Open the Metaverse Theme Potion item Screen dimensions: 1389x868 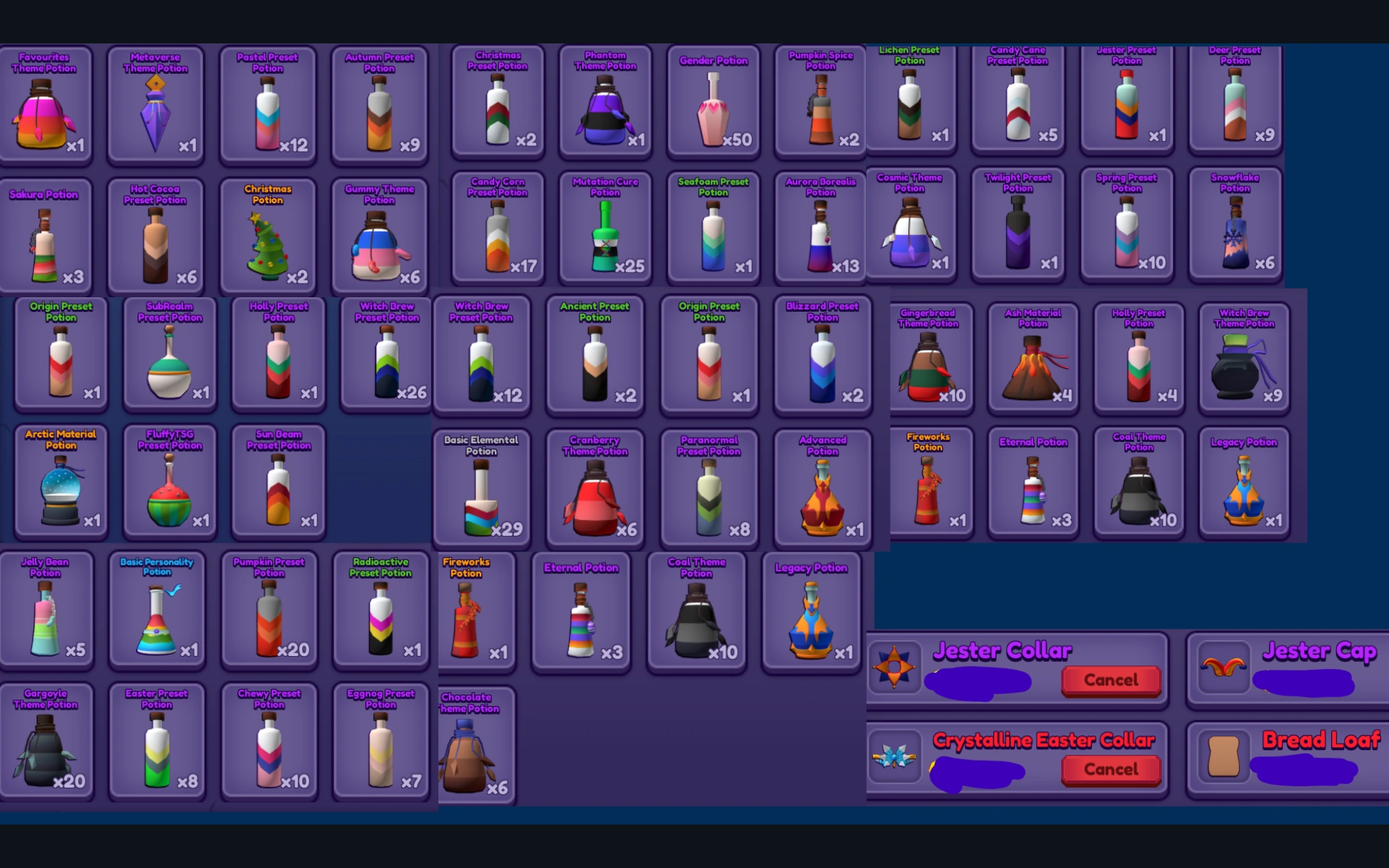(156, 105)
